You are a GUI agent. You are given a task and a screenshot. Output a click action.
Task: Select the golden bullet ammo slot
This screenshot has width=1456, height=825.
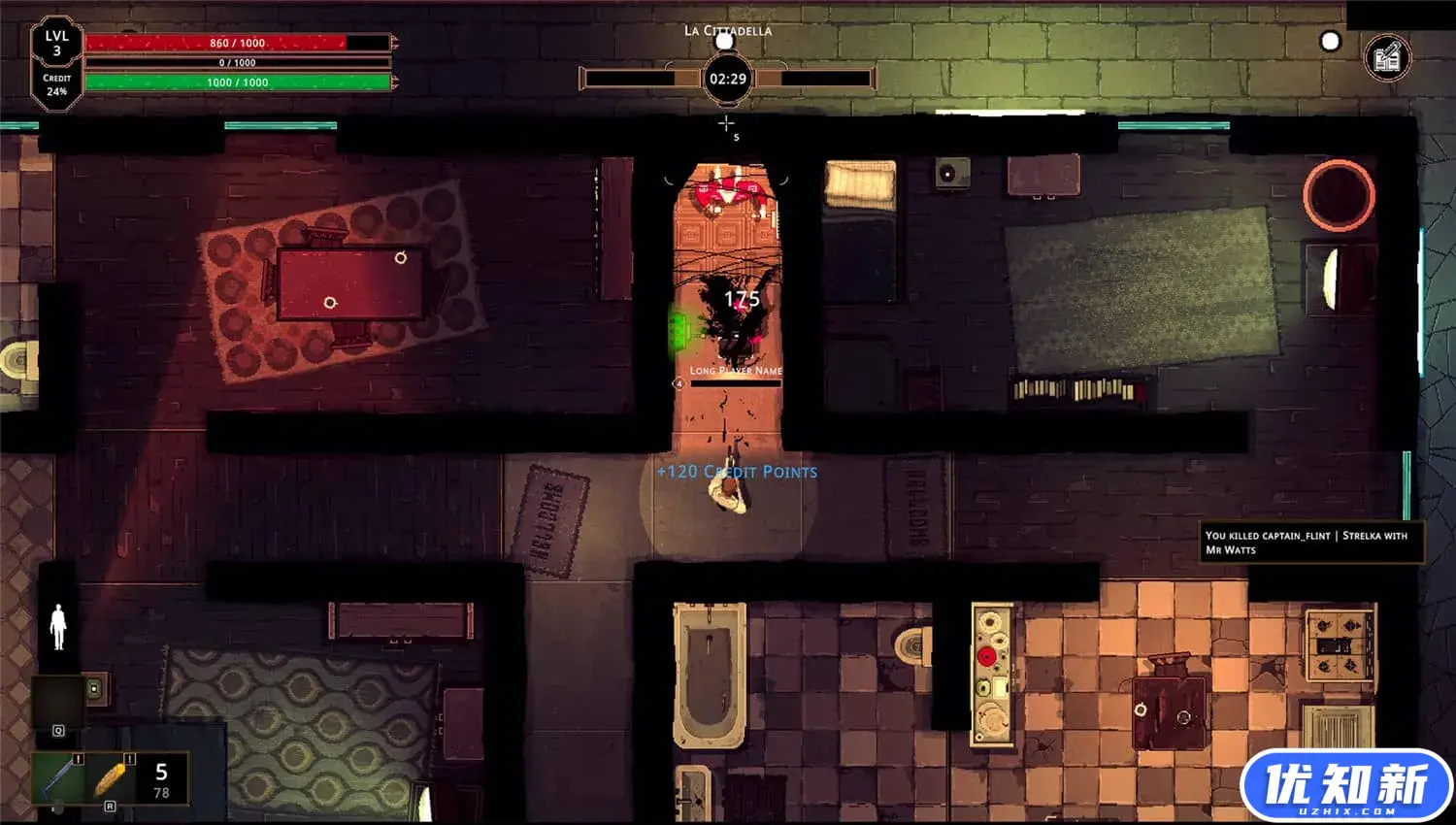pyautogui.click(x=111, y=778)
